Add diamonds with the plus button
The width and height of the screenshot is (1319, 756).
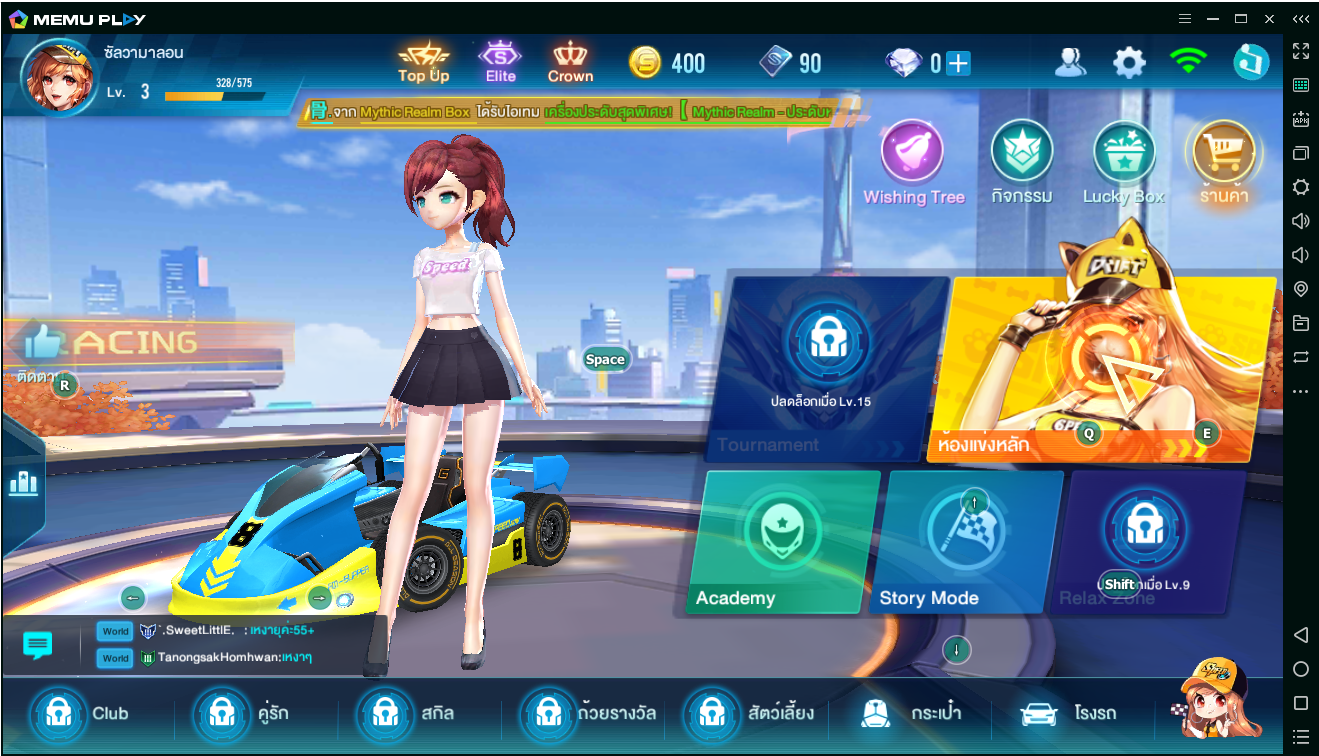(958, 64)
